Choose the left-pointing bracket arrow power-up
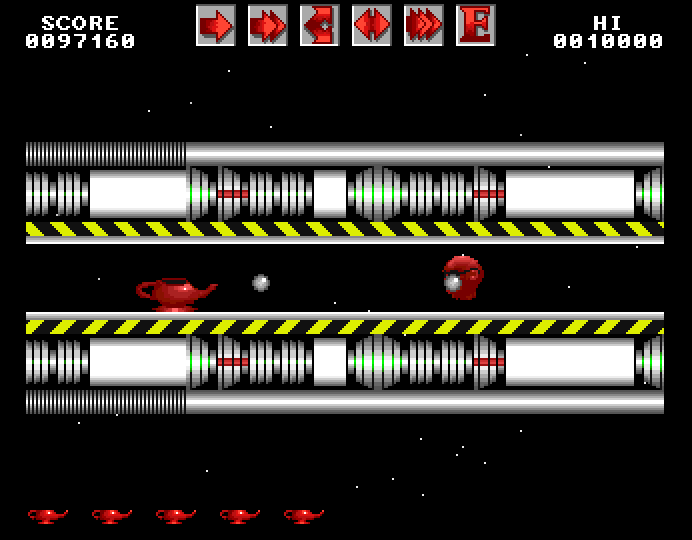The image size is (692, 540). [319, 25]
